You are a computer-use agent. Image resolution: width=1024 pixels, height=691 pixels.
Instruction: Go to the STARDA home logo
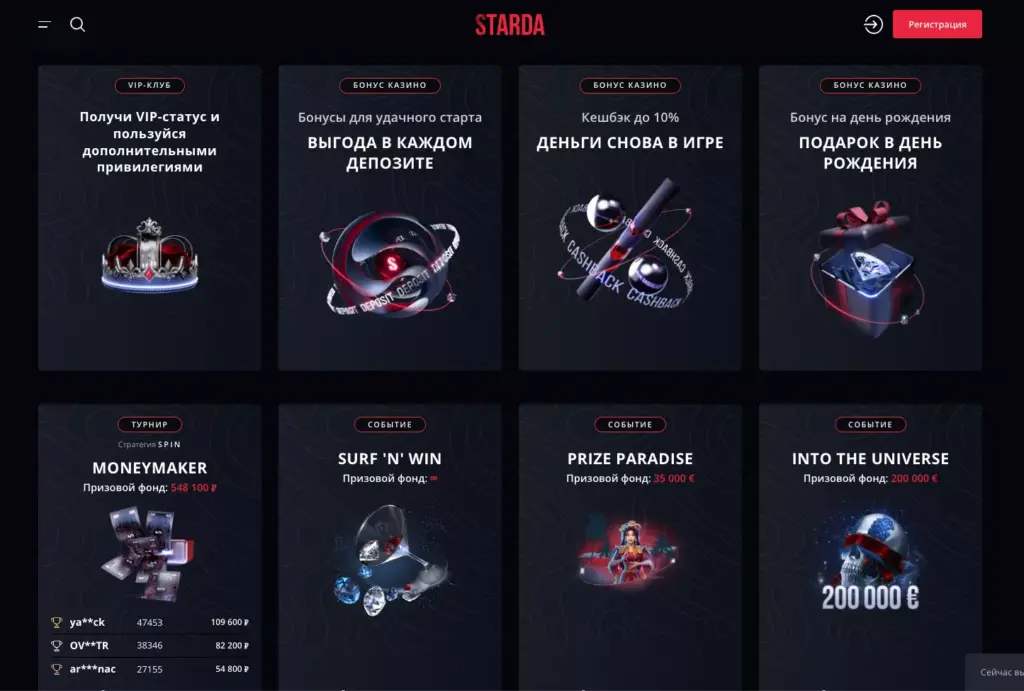tap(510, 25)
